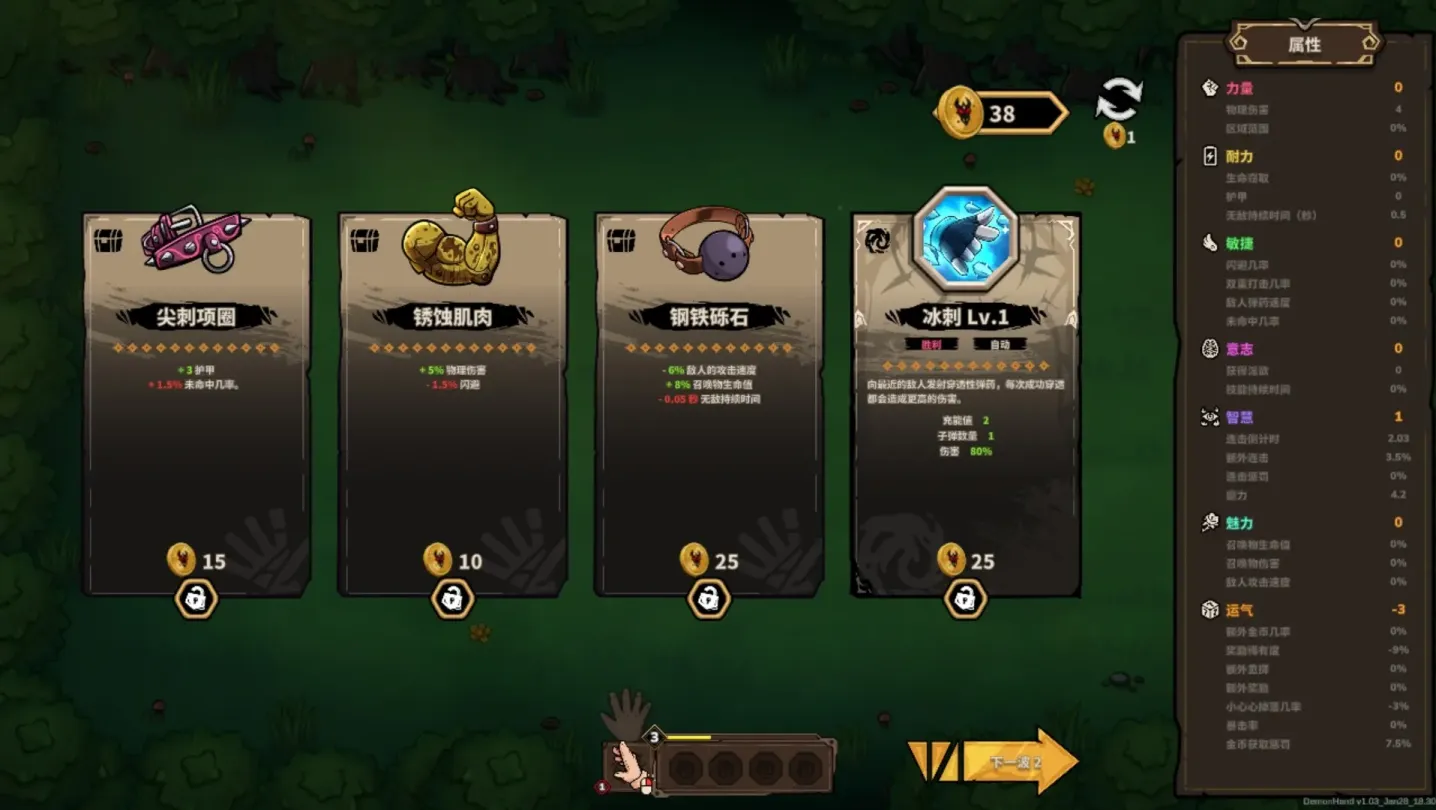
Task: Lock the 钢铁砾石 shop offer
Action: [x=709, y=599]
